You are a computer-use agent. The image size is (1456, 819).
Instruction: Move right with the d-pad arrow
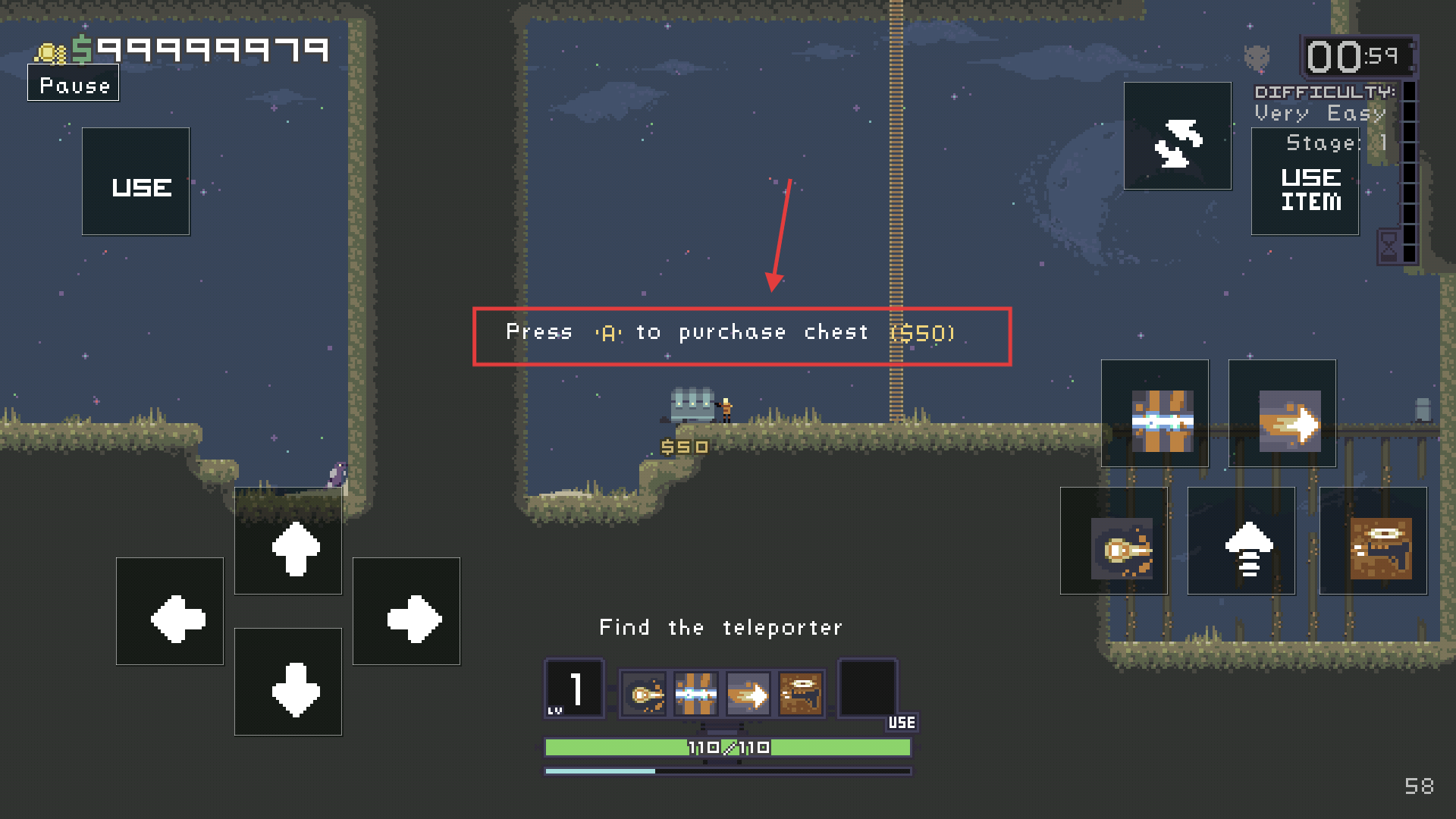(406, 612)
